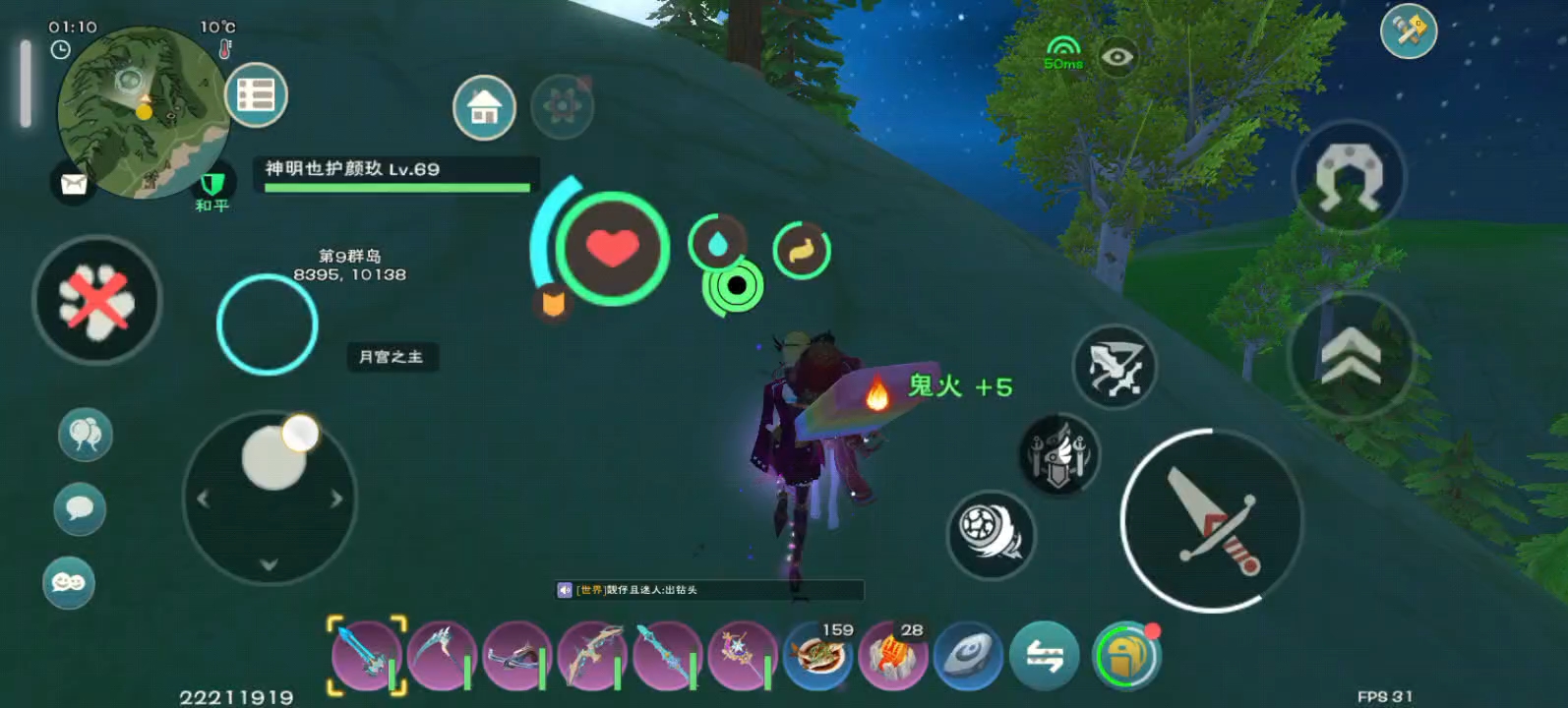
Task: Toggle the crossed-out paw pet button
Action: coord(96,300)
